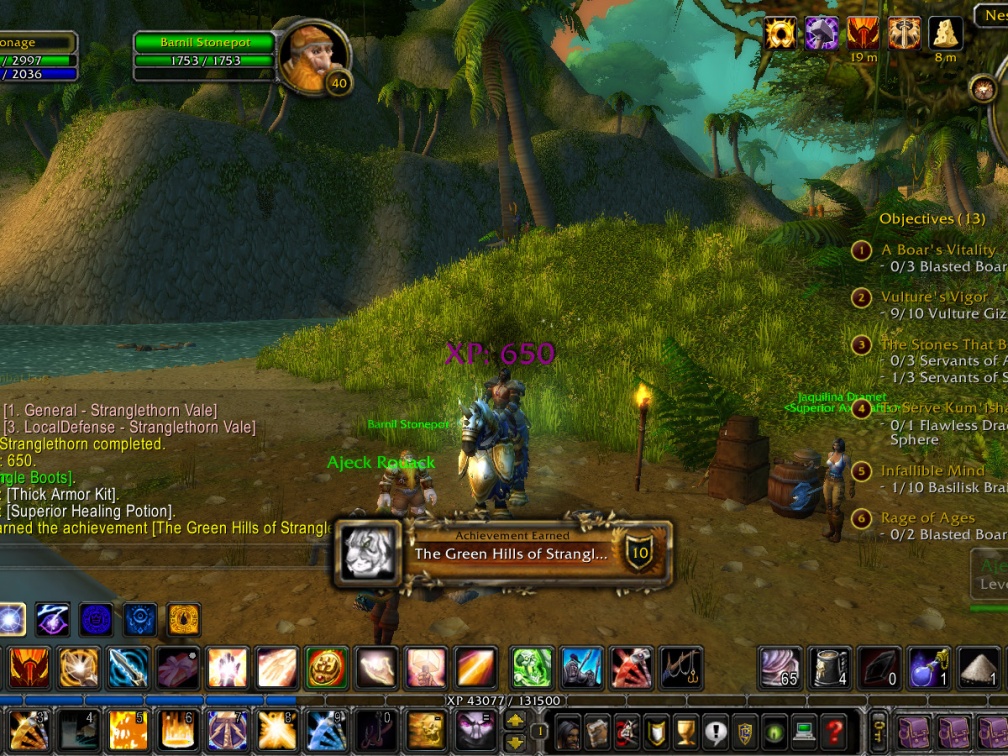
Task: Click the General - Stranglethorn Vale chat line
Action: click(x=110, y=410)
